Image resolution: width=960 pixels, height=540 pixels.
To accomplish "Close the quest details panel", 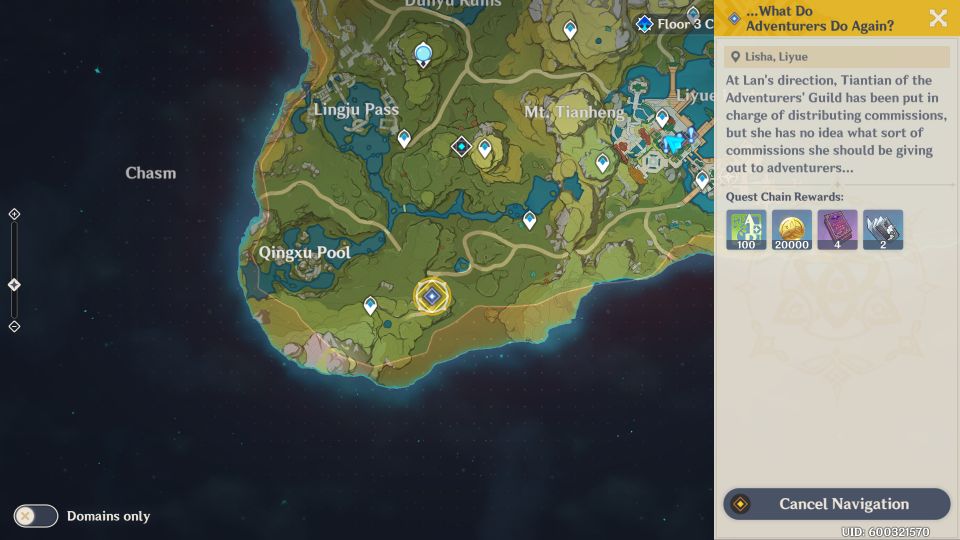I will coord(938,18).
